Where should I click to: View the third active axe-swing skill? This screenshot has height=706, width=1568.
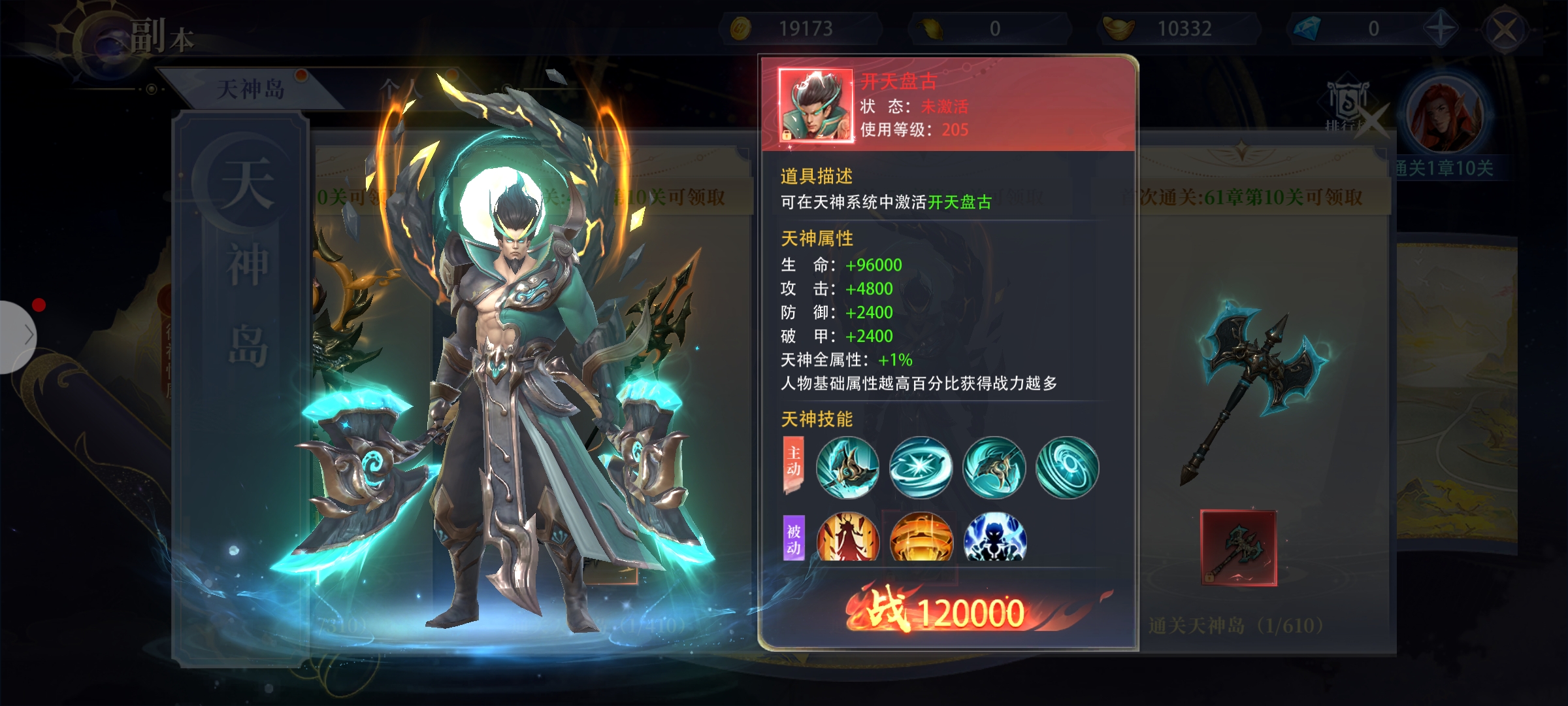[994, 467]
